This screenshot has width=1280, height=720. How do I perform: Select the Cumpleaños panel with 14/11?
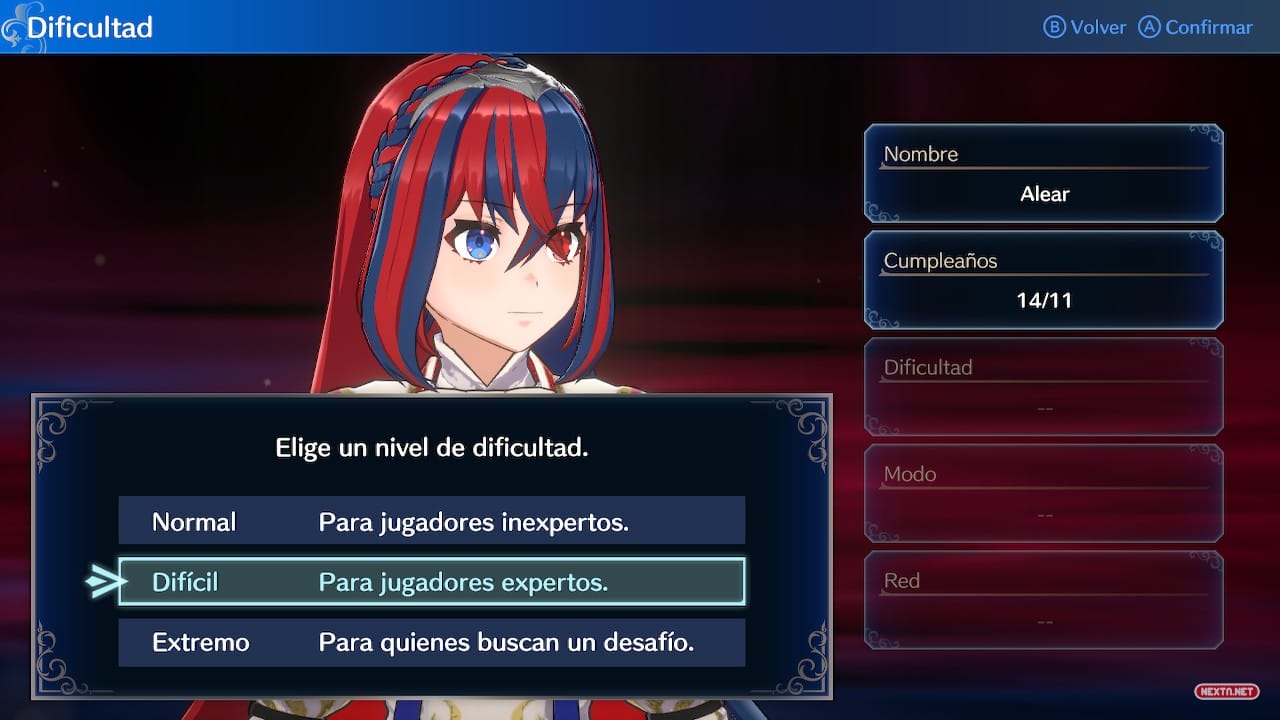coord(1043,280)
